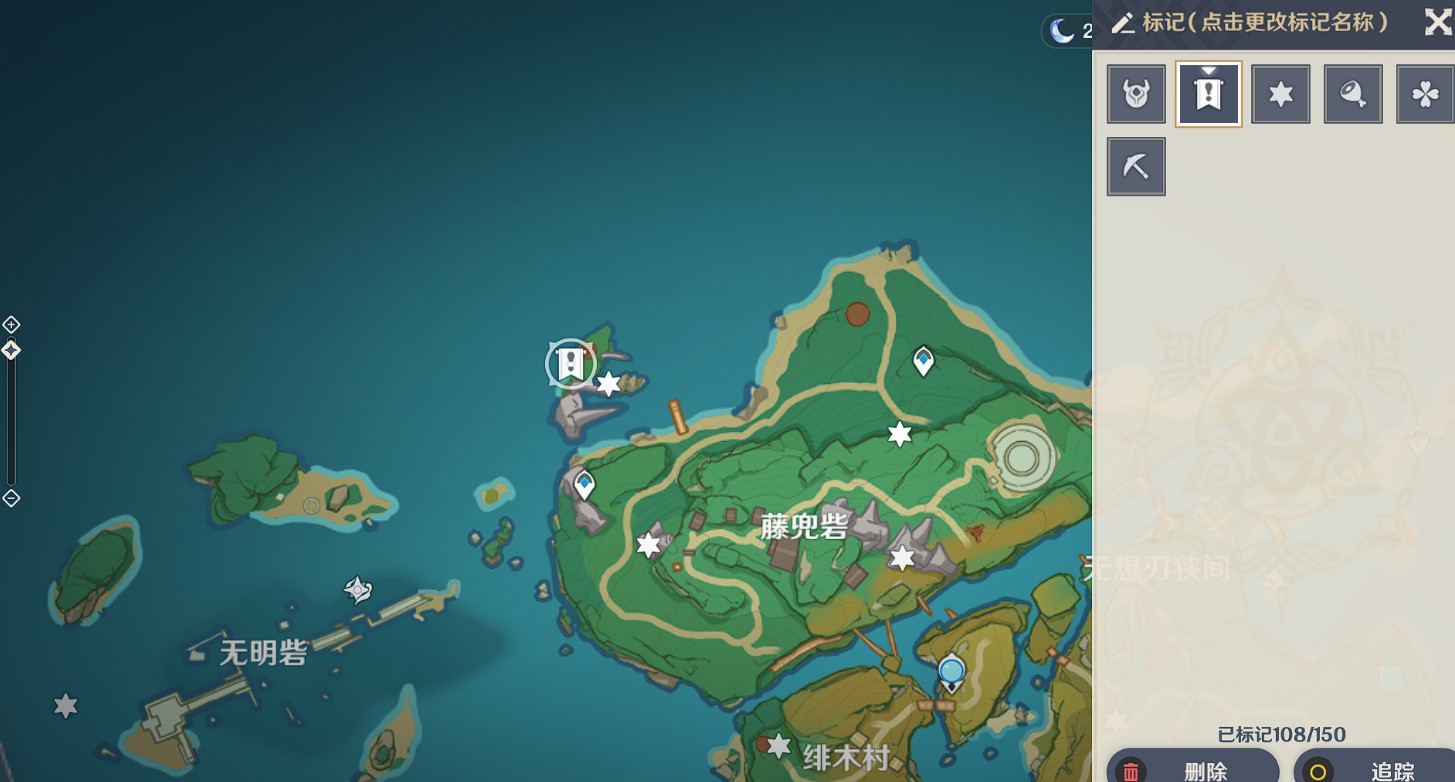Zoom out the map with minus button
This screenshot has height=782, width=1455.
pyautogui.click(x=11, y=498)
